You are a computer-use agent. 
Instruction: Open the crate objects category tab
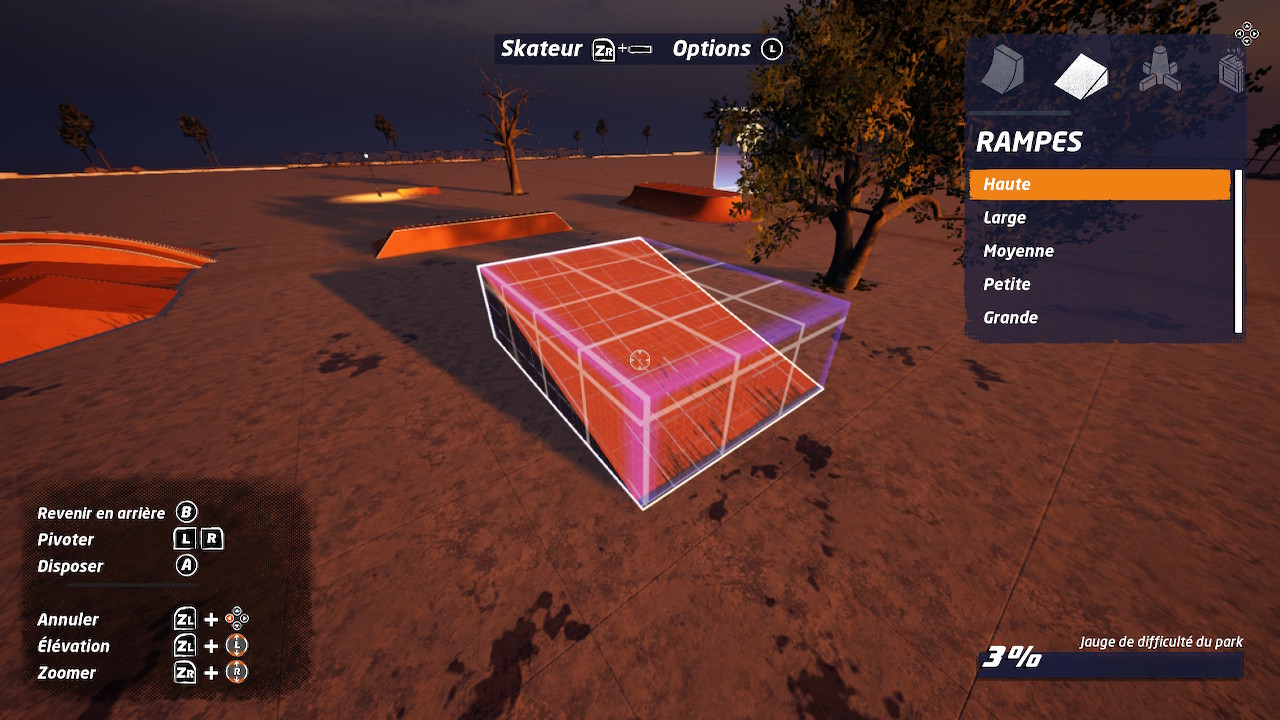click(1232, 73)
